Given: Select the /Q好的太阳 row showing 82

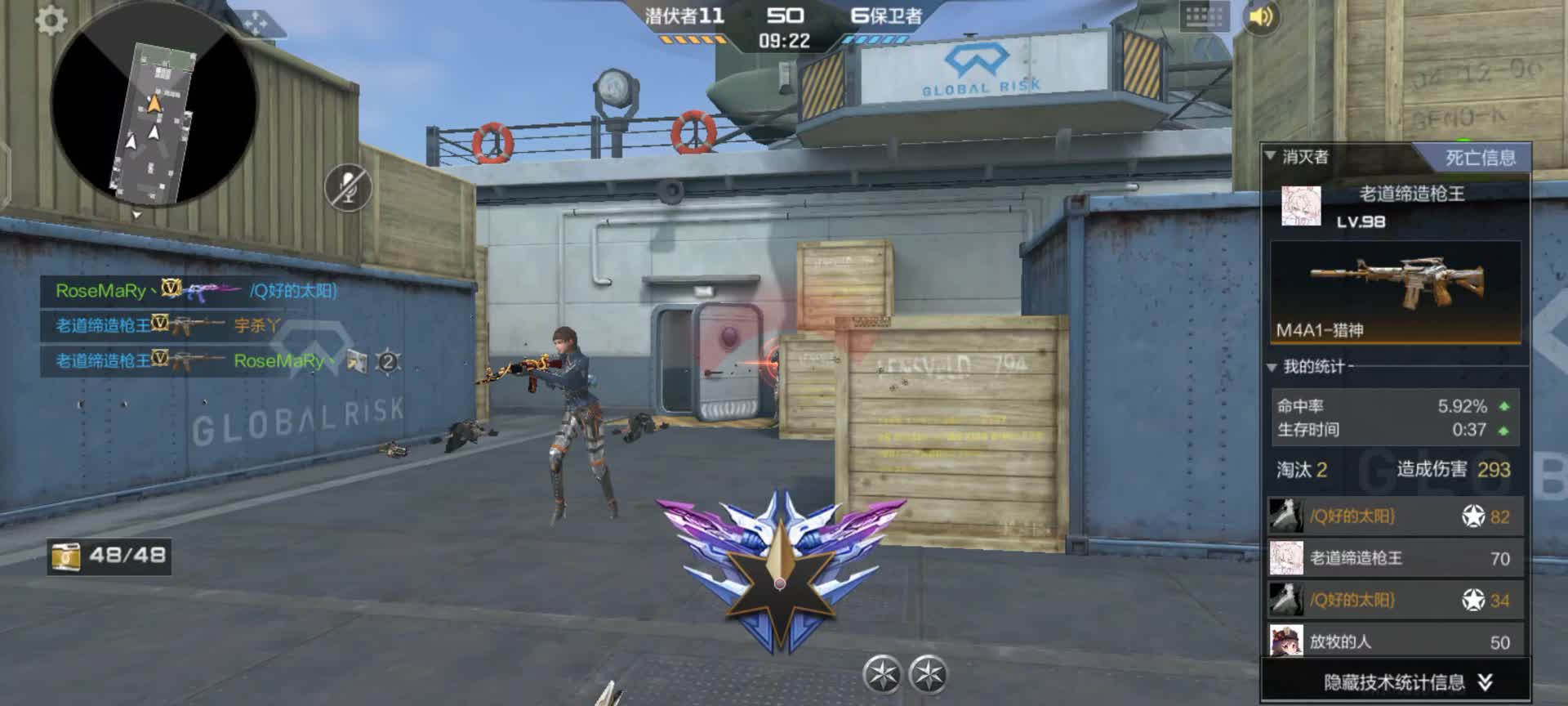Looking at the screenshot, I should click(1396, 516).
